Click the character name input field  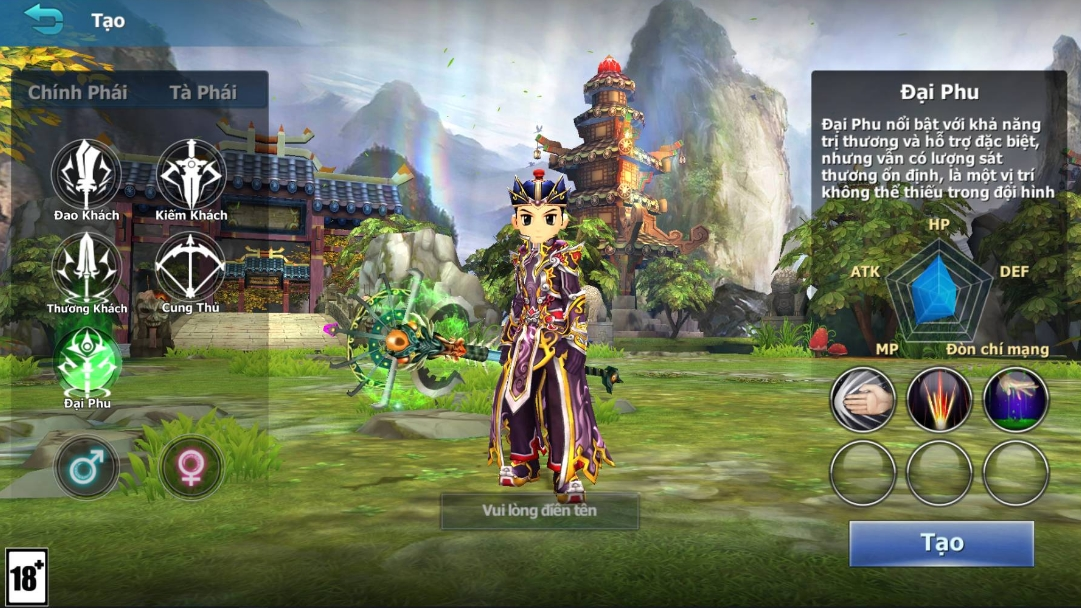click(x=540, y=512)
